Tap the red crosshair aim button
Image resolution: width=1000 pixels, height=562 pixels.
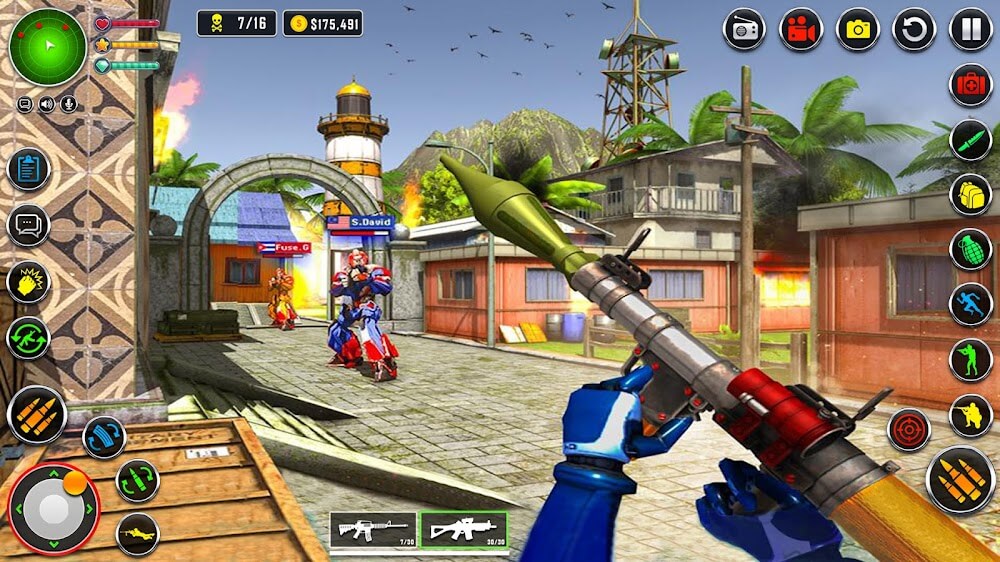pyautogui.click(x=909, y=429)
